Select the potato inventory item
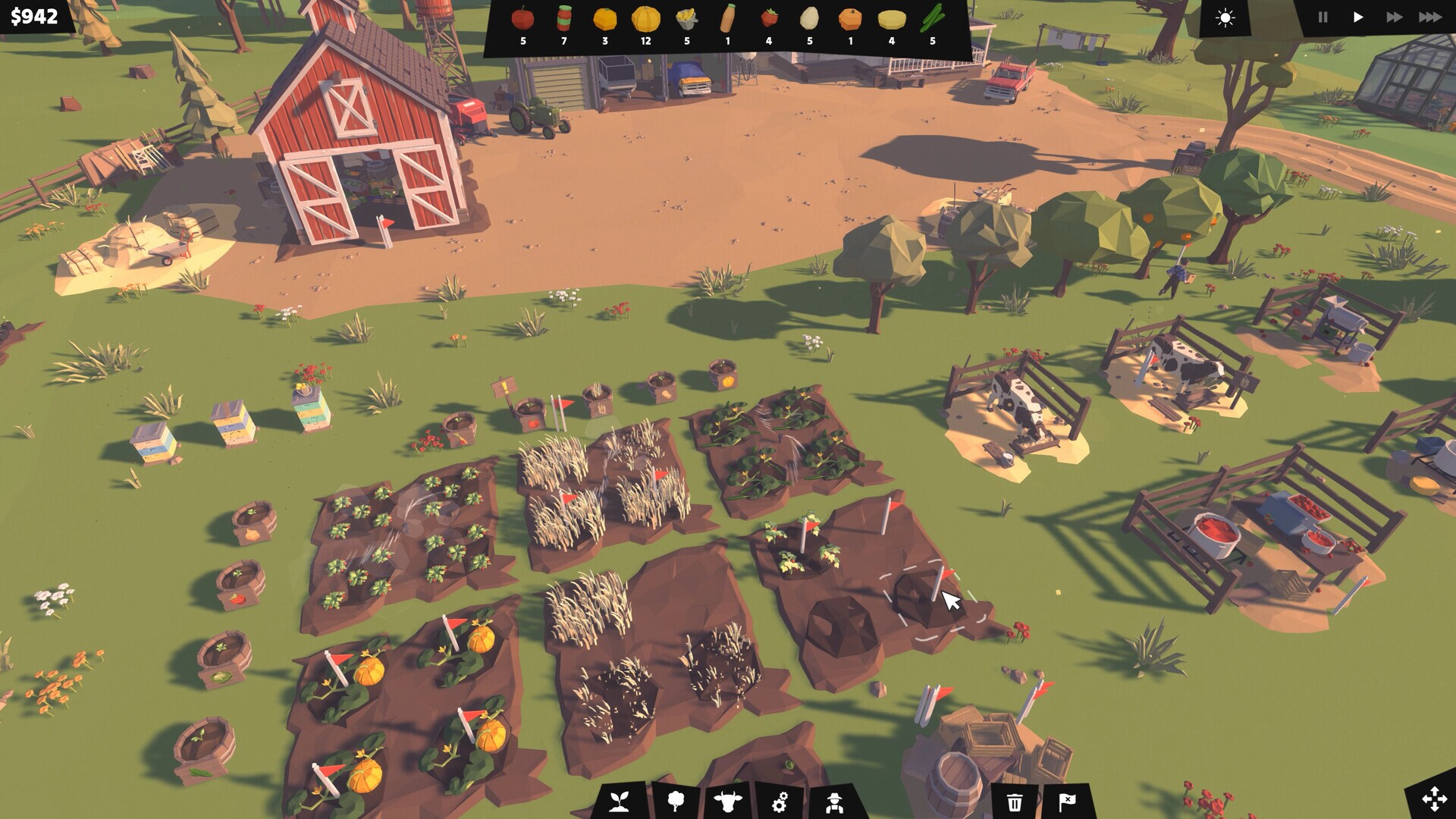 (810, 18)
